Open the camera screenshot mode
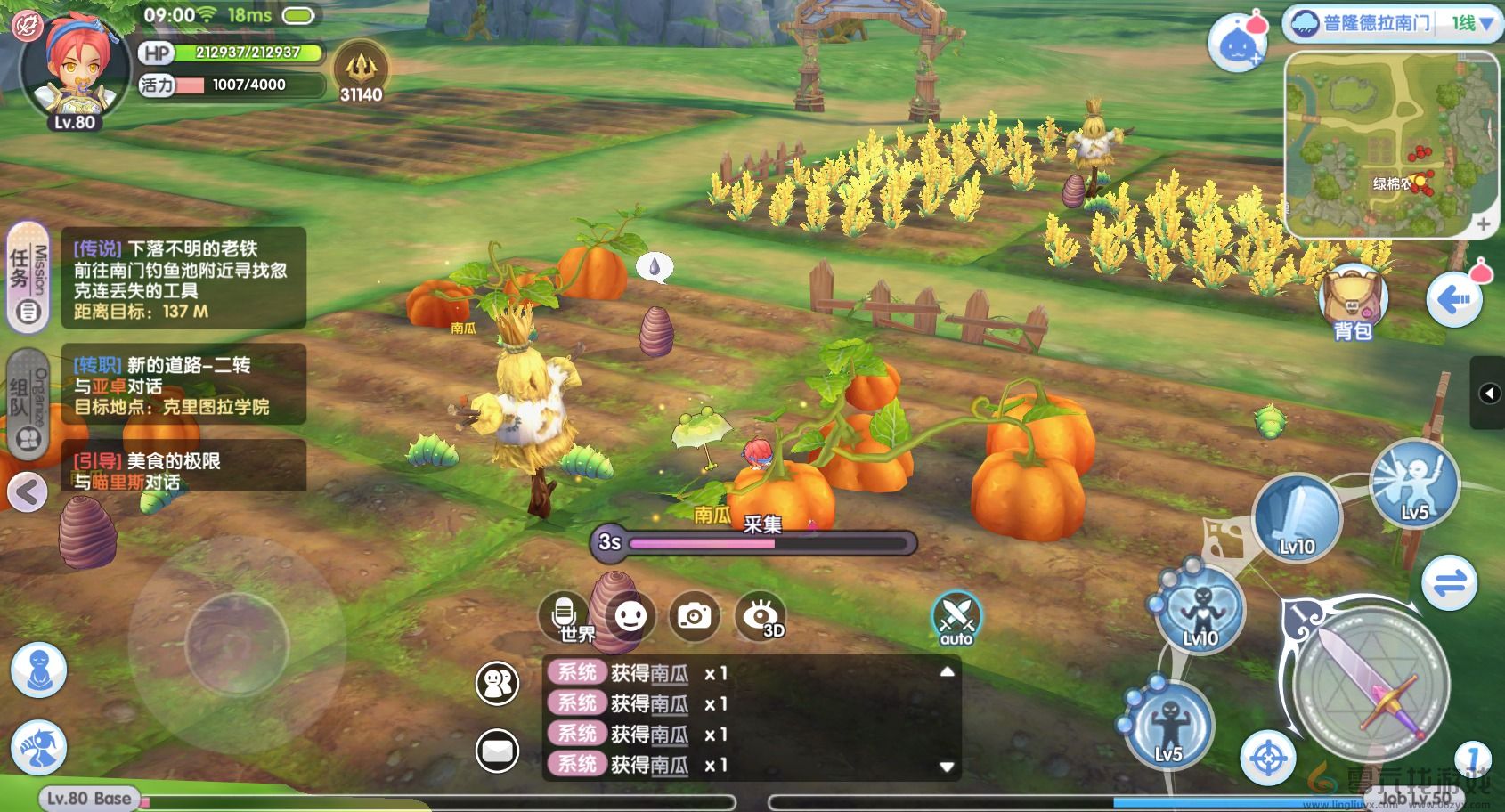 [695, 615]
